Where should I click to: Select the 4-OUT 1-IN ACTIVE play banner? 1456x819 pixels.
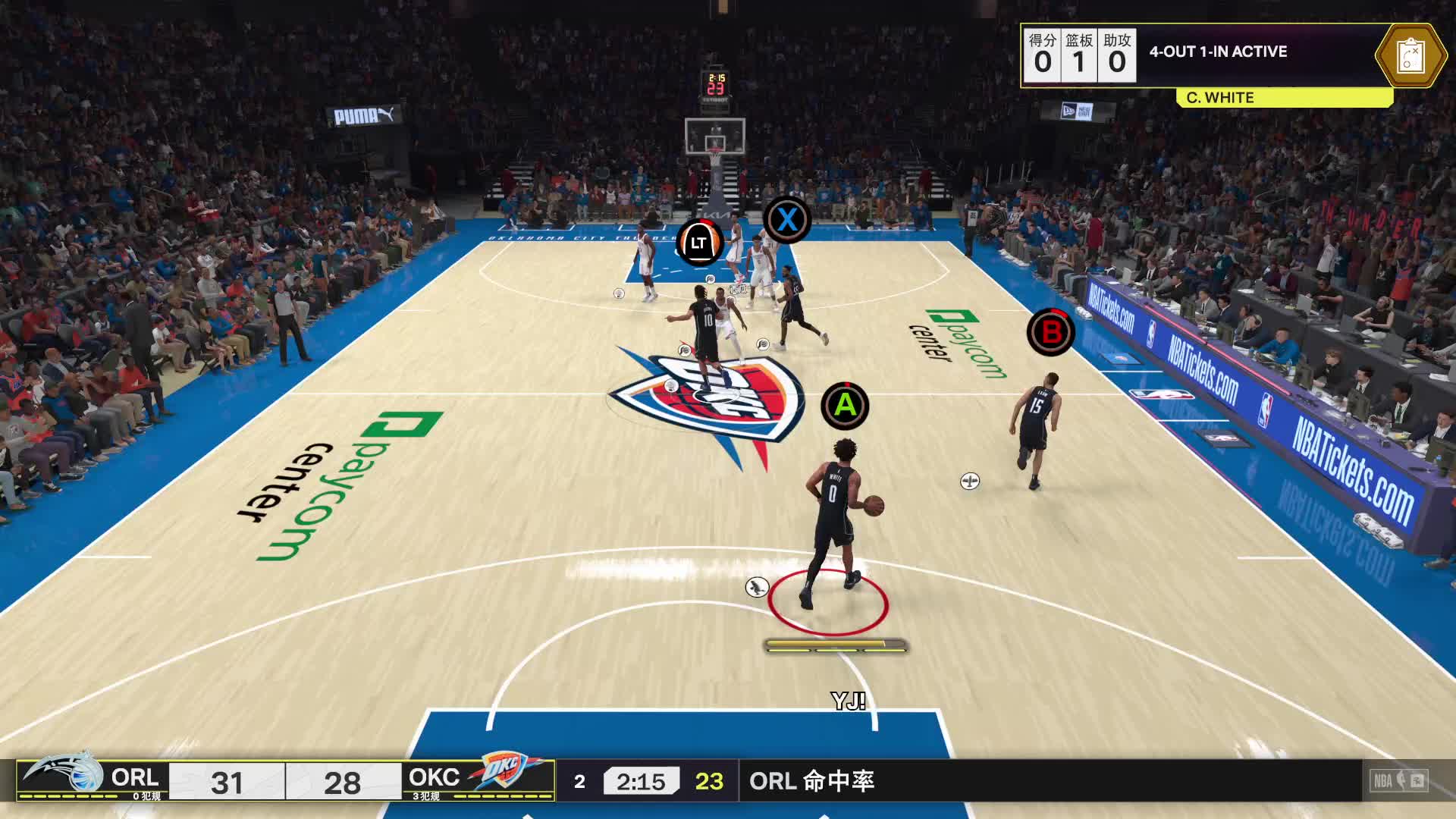(1218, 52)
